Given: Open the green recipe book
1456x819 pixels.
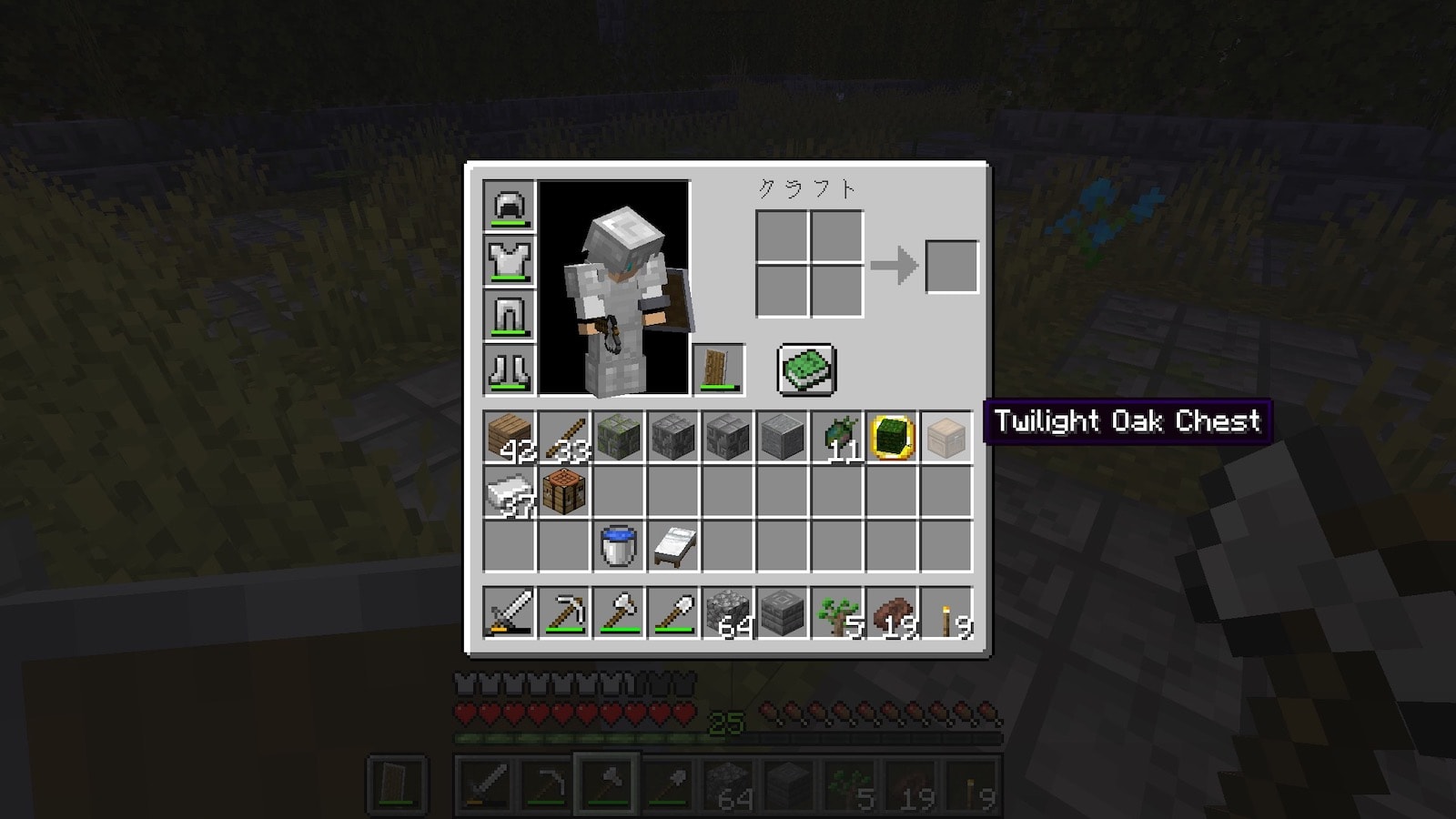Looking at the screenshot, I should (806, 369).
